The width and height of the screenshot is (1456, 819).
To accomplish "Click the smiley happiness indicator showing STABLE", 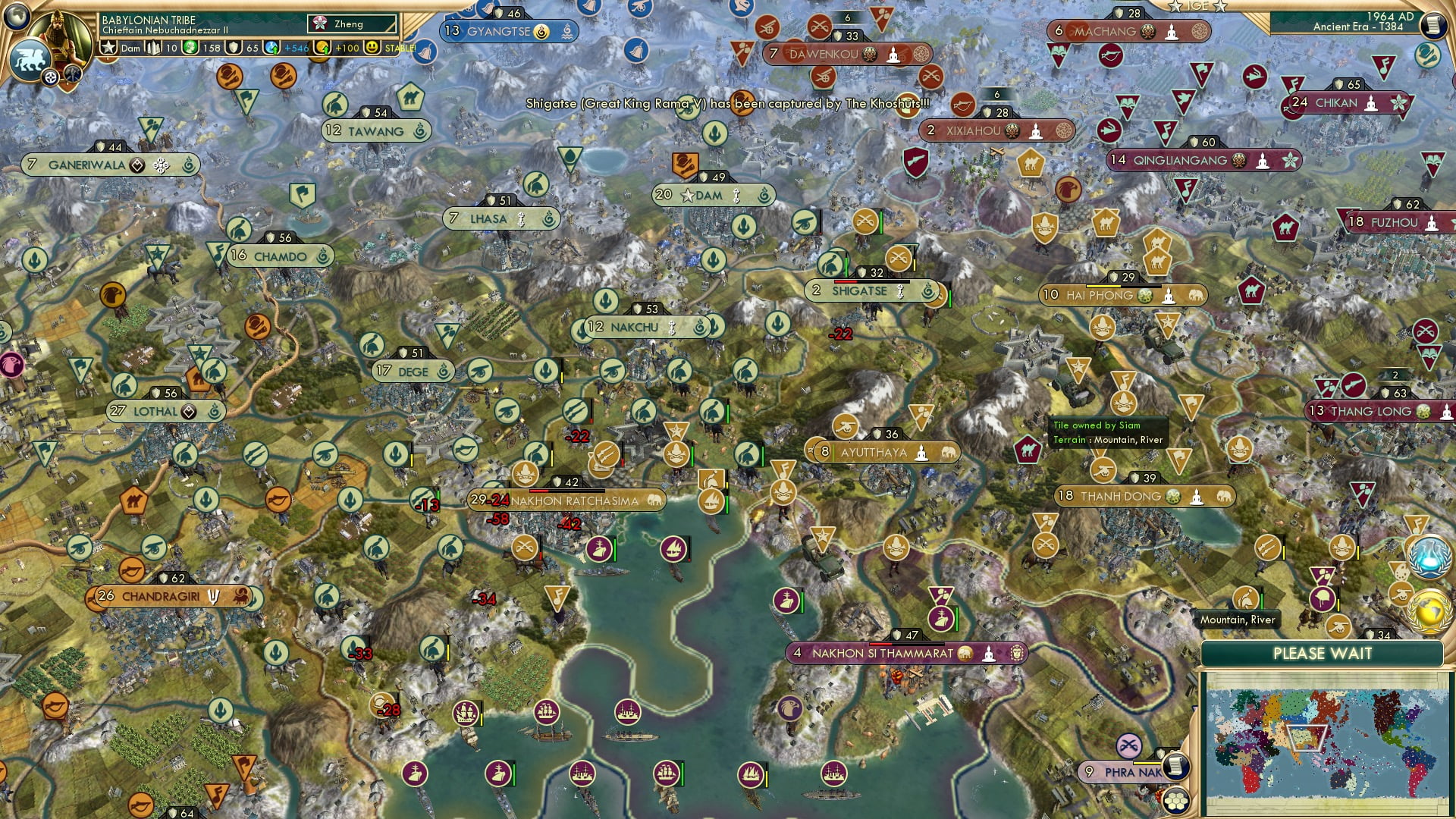I will click(x=371, y=47).
